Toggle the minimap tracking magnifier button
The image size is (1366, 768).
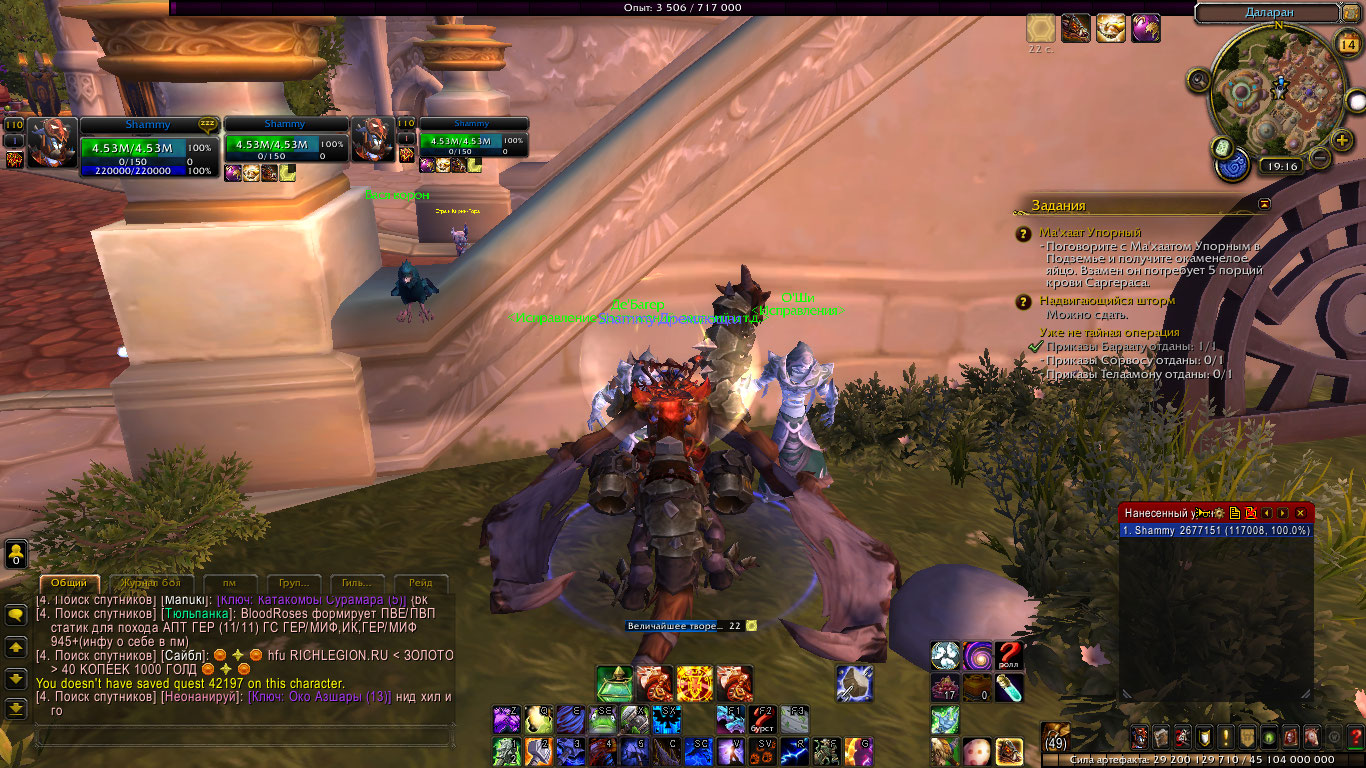click(1198, 80)
